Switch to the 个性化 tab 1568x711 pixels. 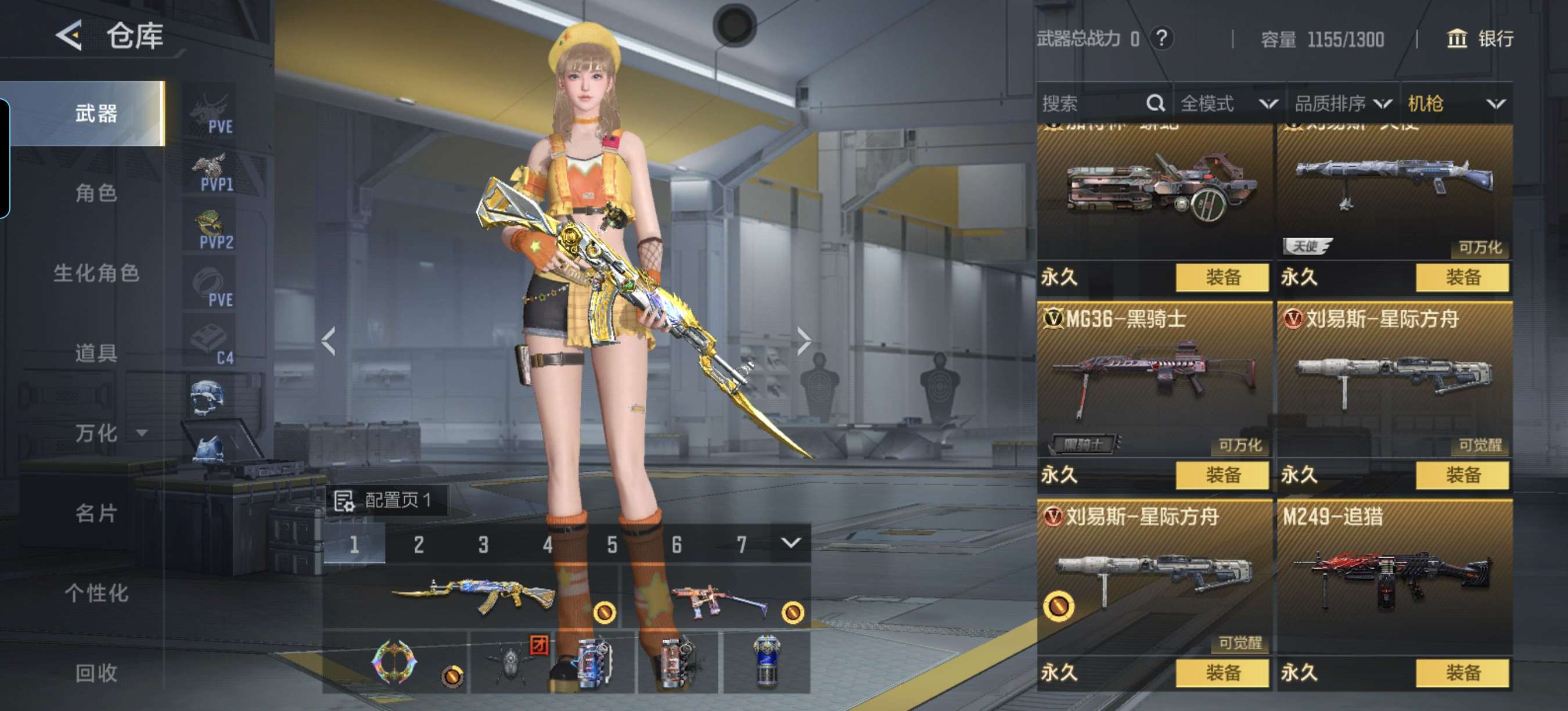click(x=96, y=592)
